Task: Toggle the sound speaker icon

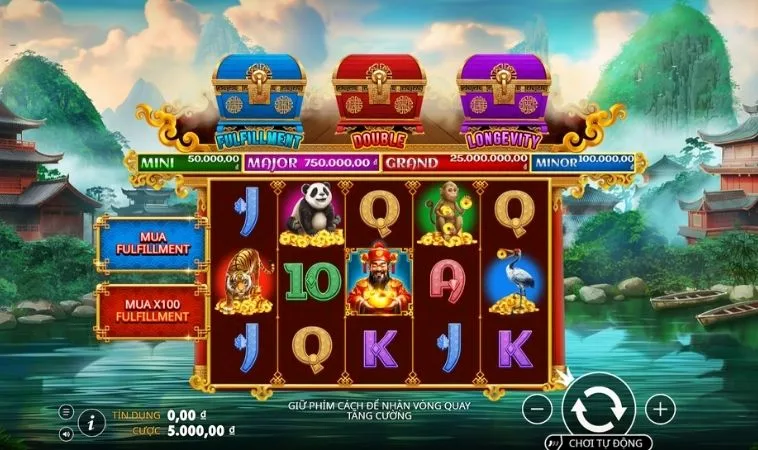Action: [66, 434]
